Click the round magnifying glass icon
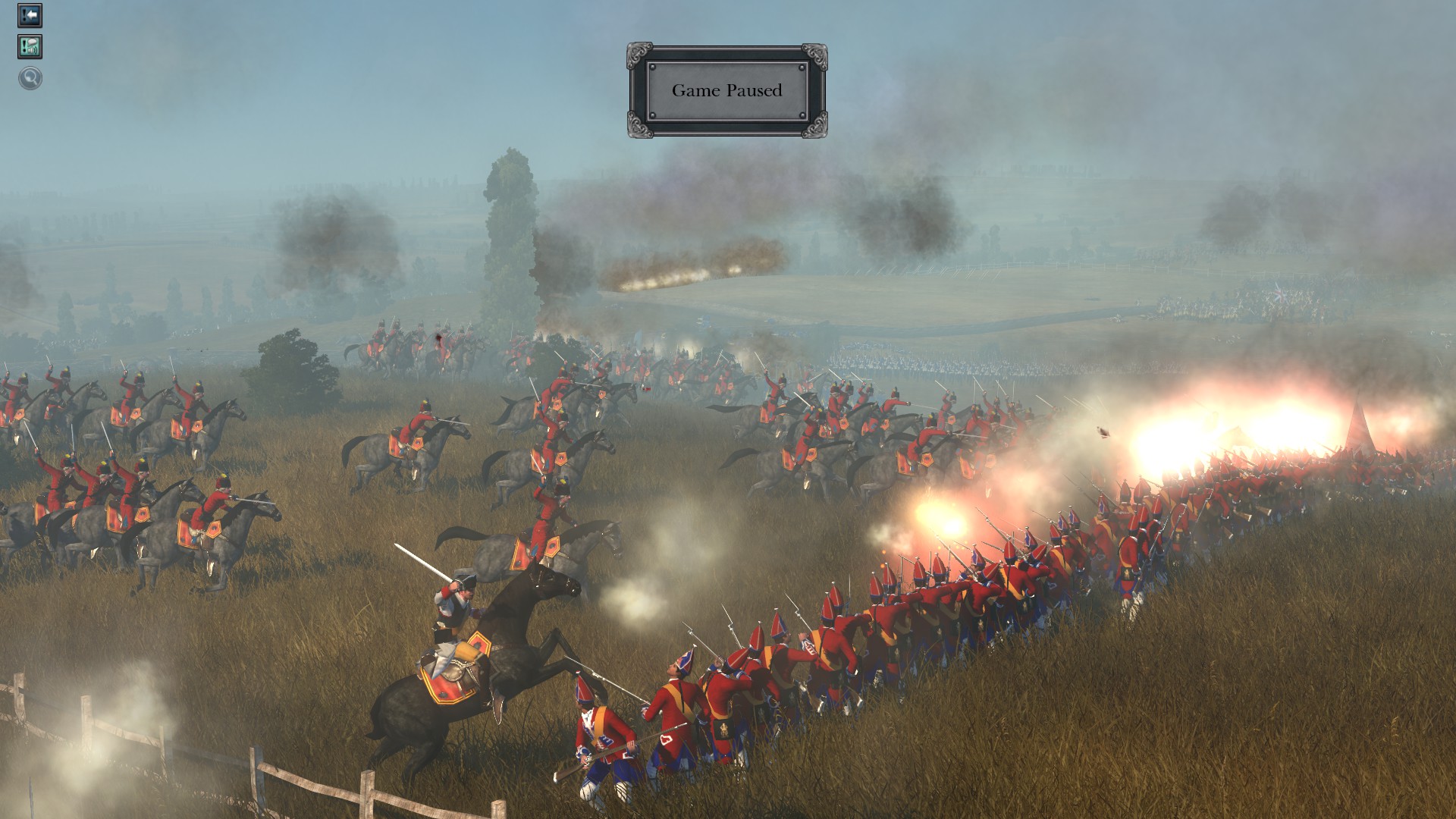Image resolution: width=1456 pixels, height=819 pixels. pos(30,78)
